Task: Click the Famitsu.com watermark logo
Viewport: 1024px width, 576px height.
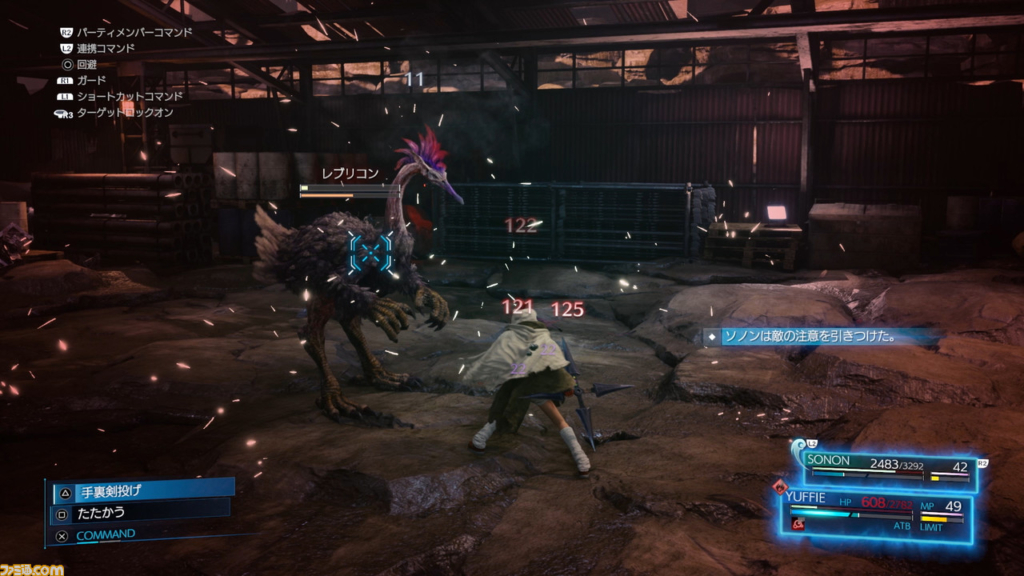Action: click(x=32, y=568)
